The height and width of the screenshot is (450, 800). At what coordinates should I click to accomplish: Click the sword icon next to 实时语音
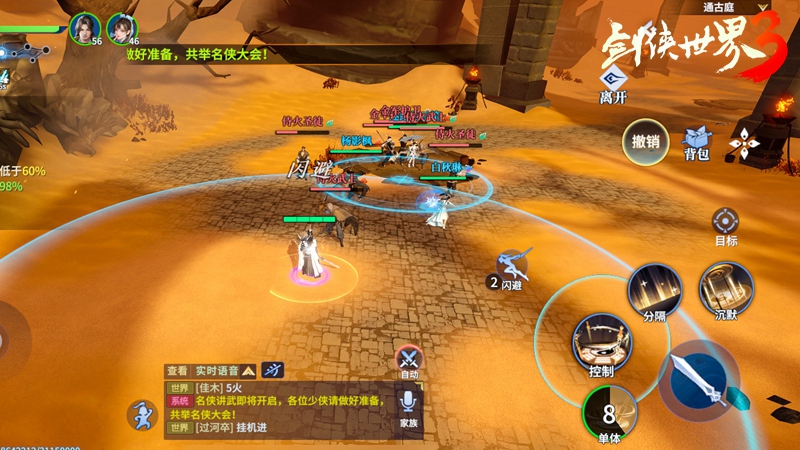pos(273,370)
